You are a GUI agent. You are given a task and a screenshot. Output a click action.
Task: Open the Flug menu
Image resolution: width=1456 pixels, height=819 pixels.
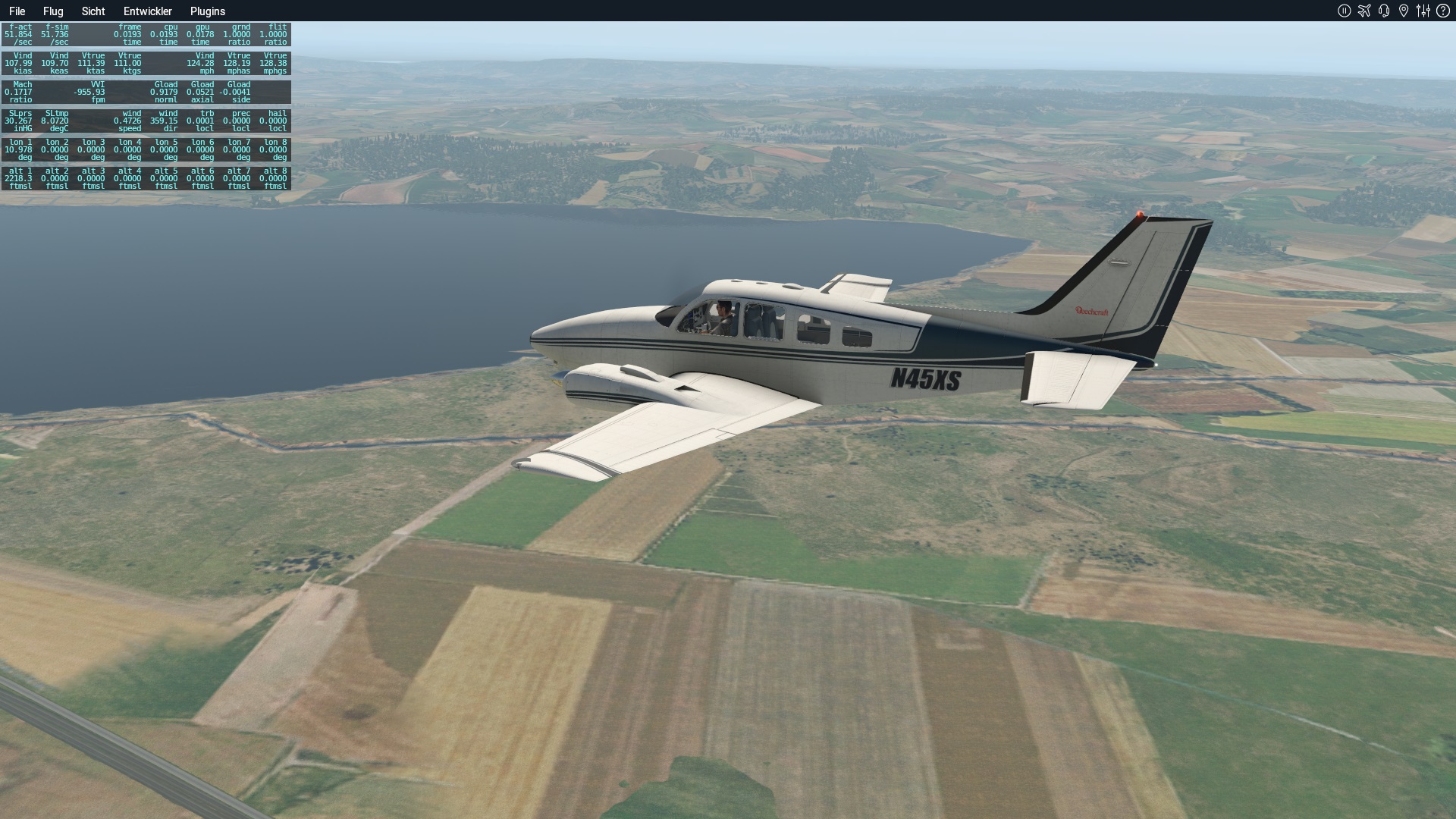click(53, 11)
